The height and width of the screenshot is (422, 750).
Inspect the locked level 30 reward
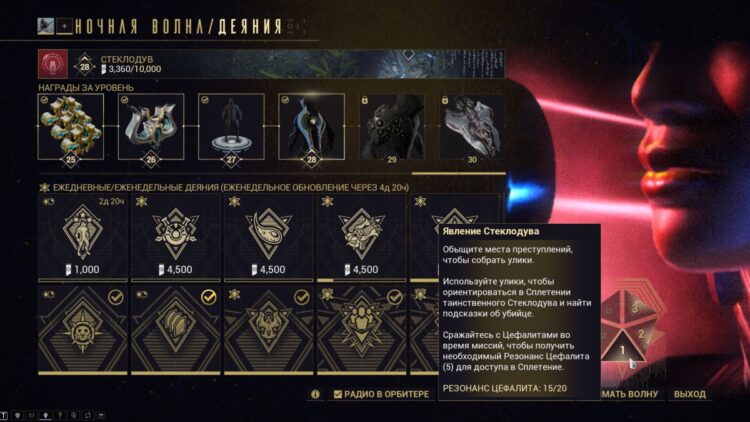click(x=470, y=127)
